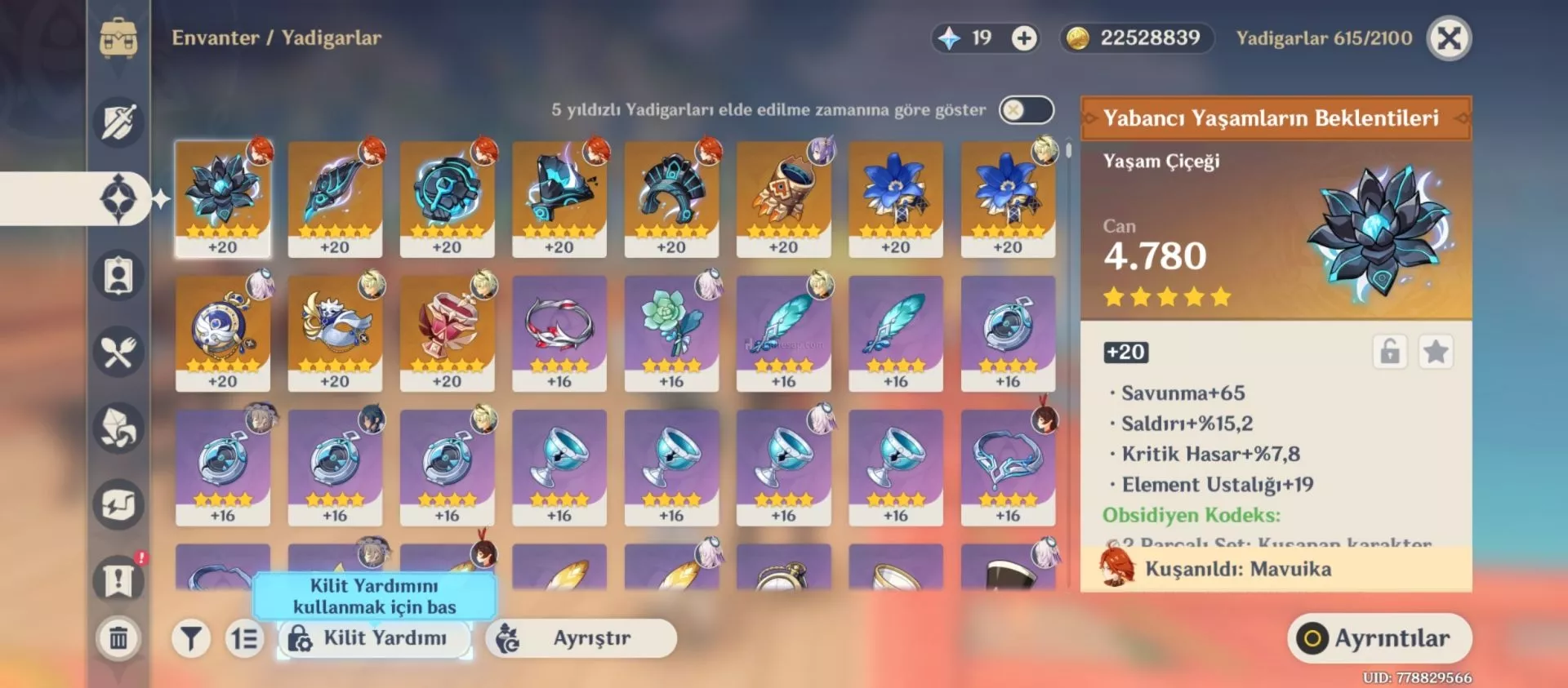This screenshot has height=688, width=1568.
Task: Switch to the weapons inventory tab
Action: click(118, 122)
